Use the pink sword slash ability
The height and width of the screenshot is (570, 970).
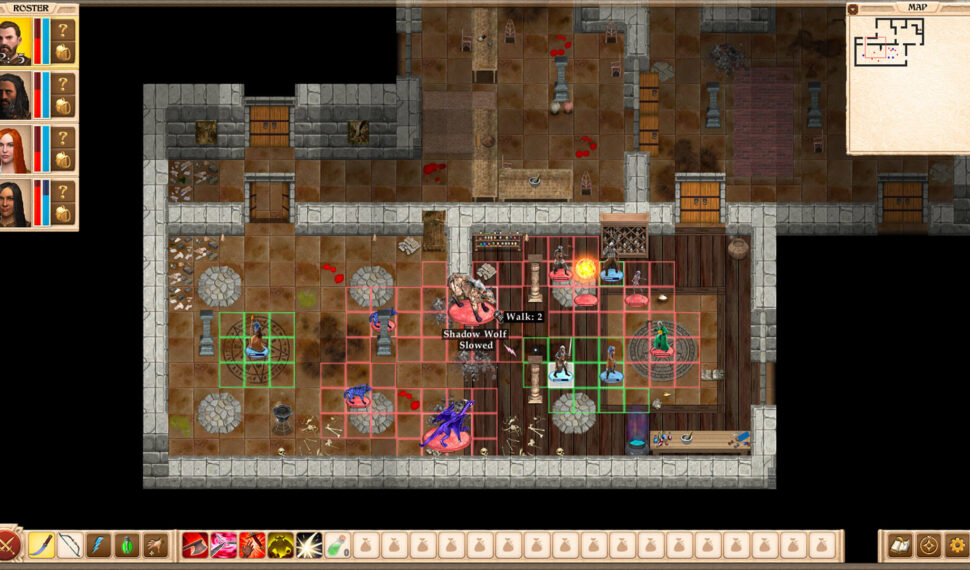click(x=223, y=545)
